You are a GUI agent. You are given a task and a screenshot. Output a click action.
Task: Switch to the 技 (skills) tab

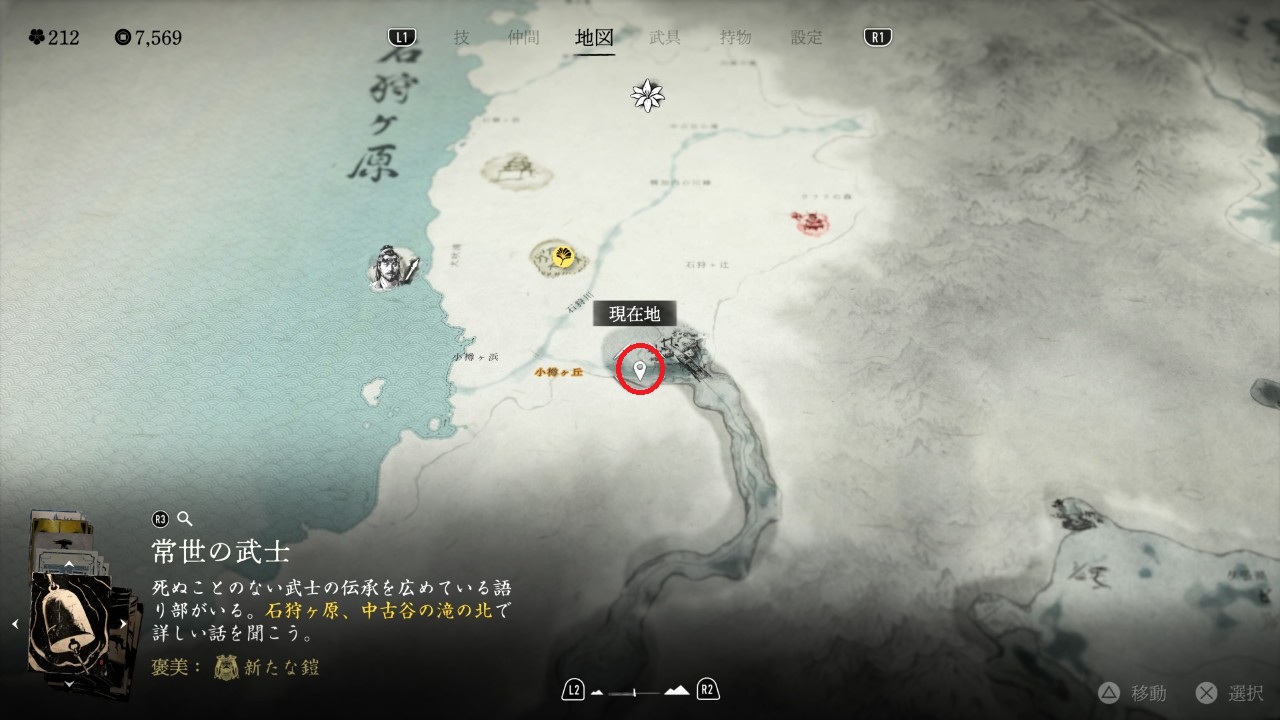point(461,38)
